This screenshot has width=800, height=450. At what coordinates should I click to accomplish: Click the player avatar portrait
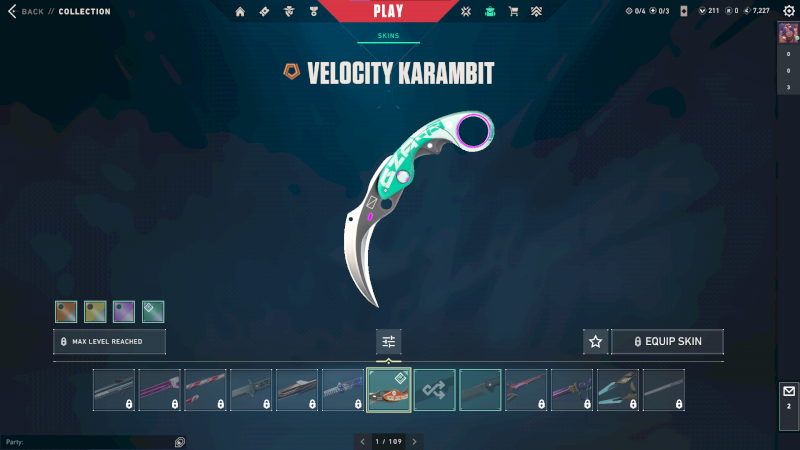[x=788, y=32]
